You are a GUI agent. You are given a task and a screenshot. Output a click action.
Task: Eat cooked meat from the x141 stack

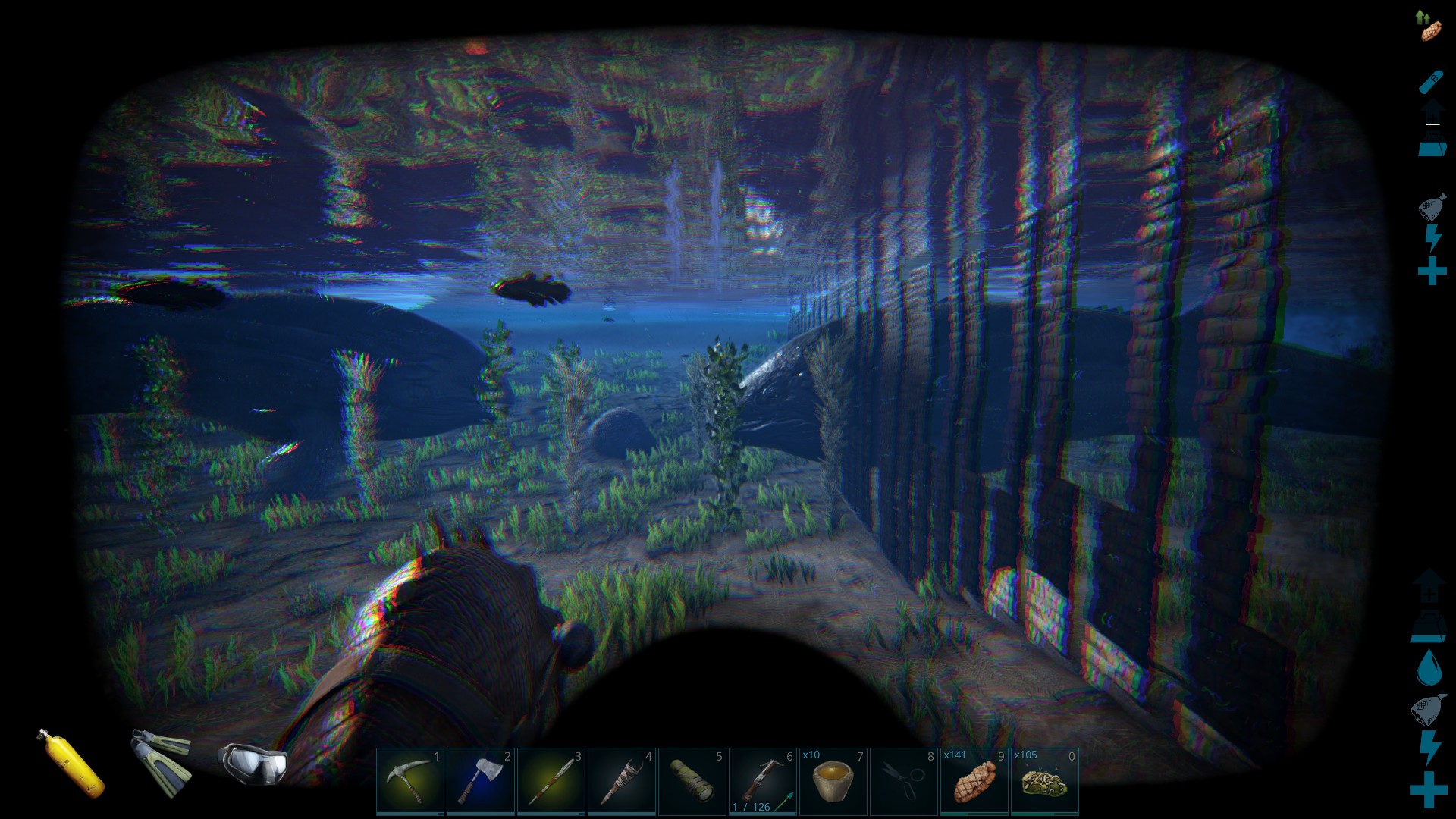pyautogui.click(x=974, y=780)
